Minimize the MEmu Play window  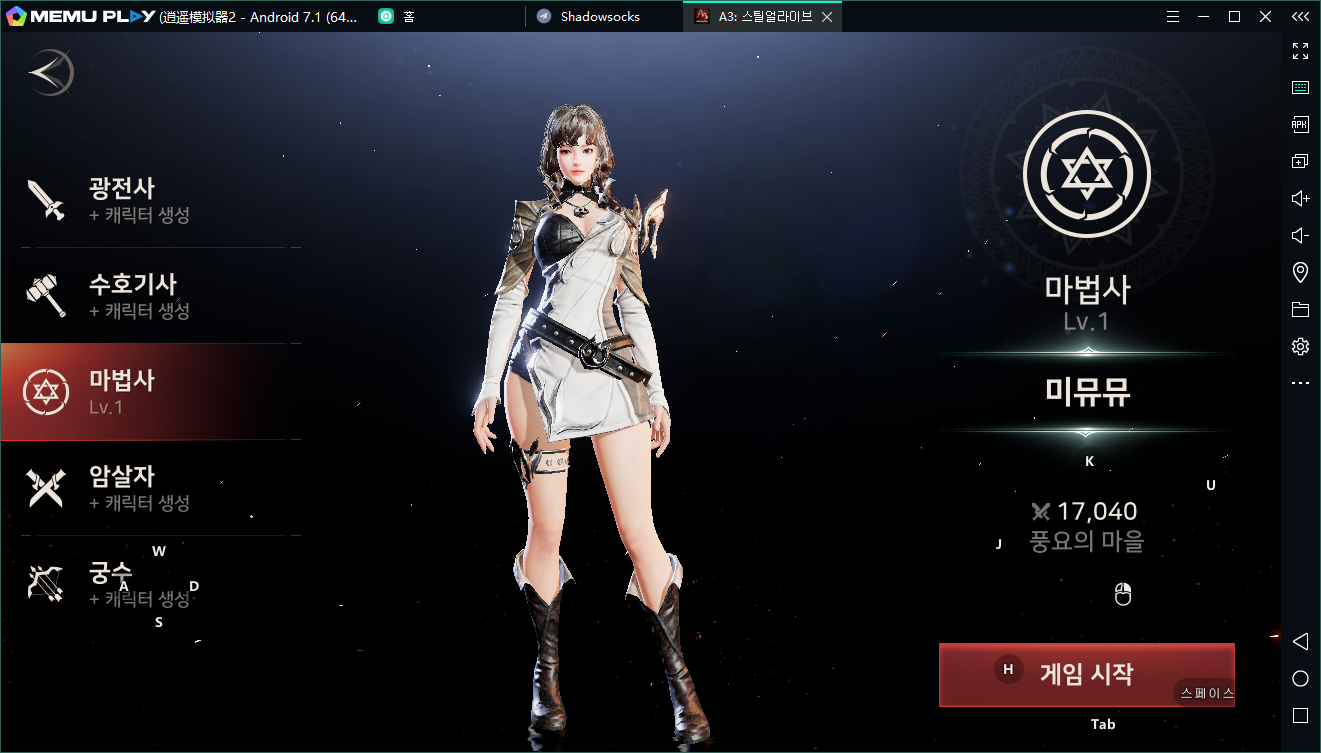1205,16
